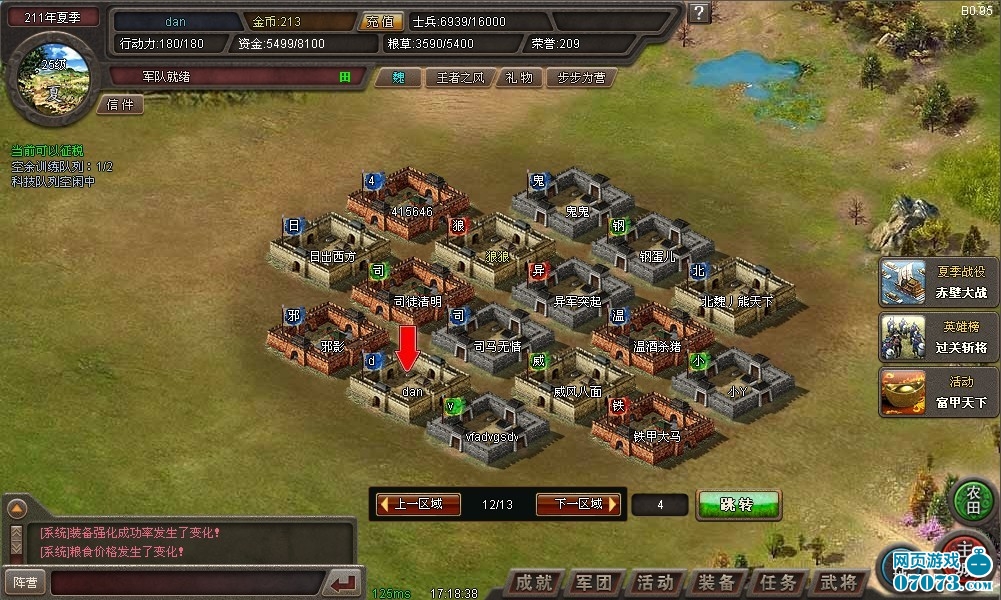Viewport: 1001px width, 600px height.
Task: Open the help question mark button
Action: point(700,13)
